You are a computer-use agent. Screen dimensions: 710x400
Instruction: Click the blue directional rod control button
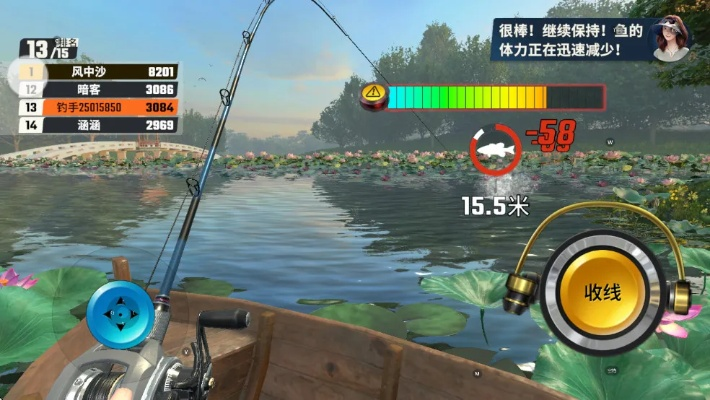pyautogui.click(x=120, y=313)
